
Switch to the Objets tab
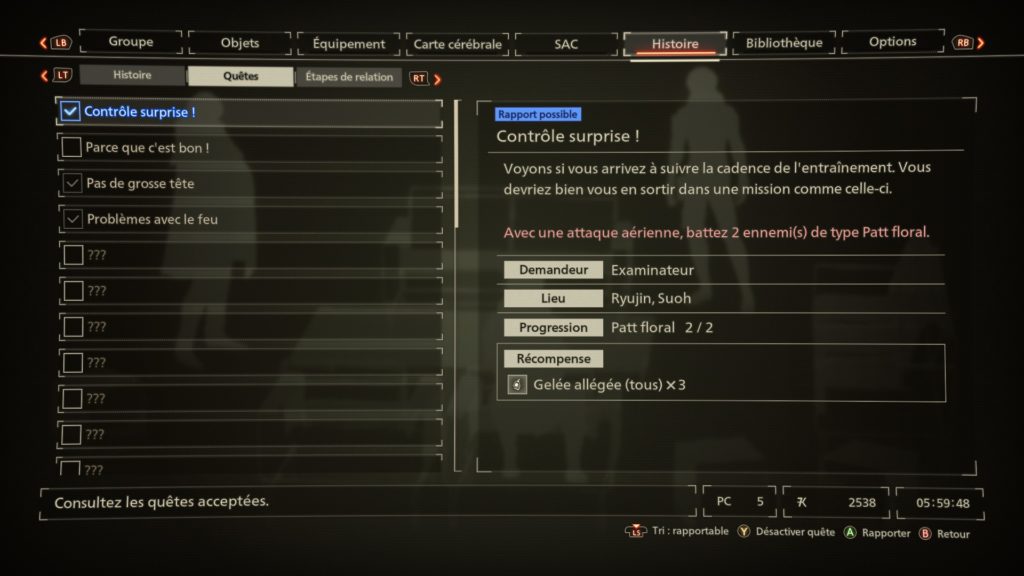coord(239,43)
